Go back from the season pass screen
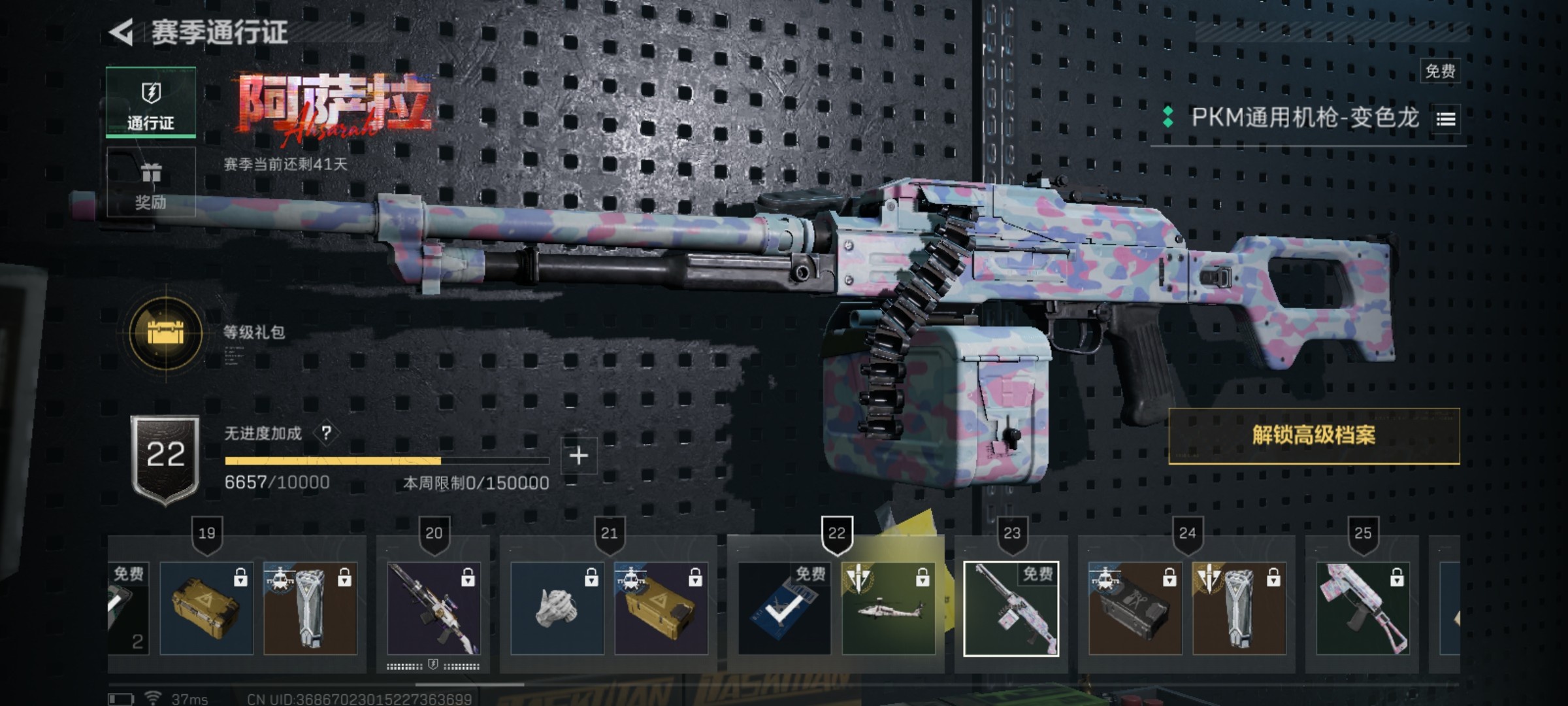This screenshot has height=706, width=1568. (x=122, y=33)
